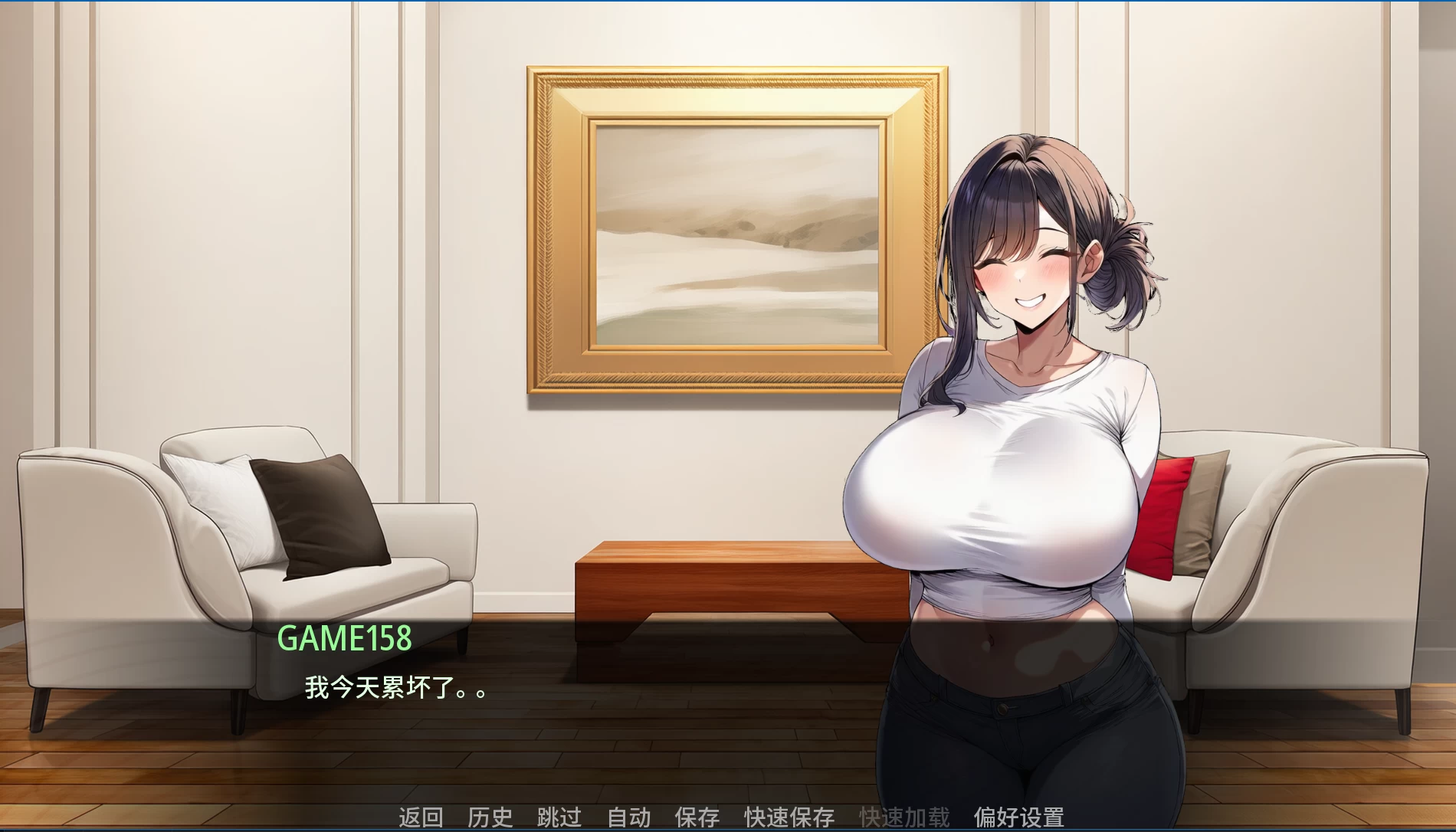Open the 偏好设置 preferences screen
Viewport: 1456px width, 832px height.
[1019, 816]
